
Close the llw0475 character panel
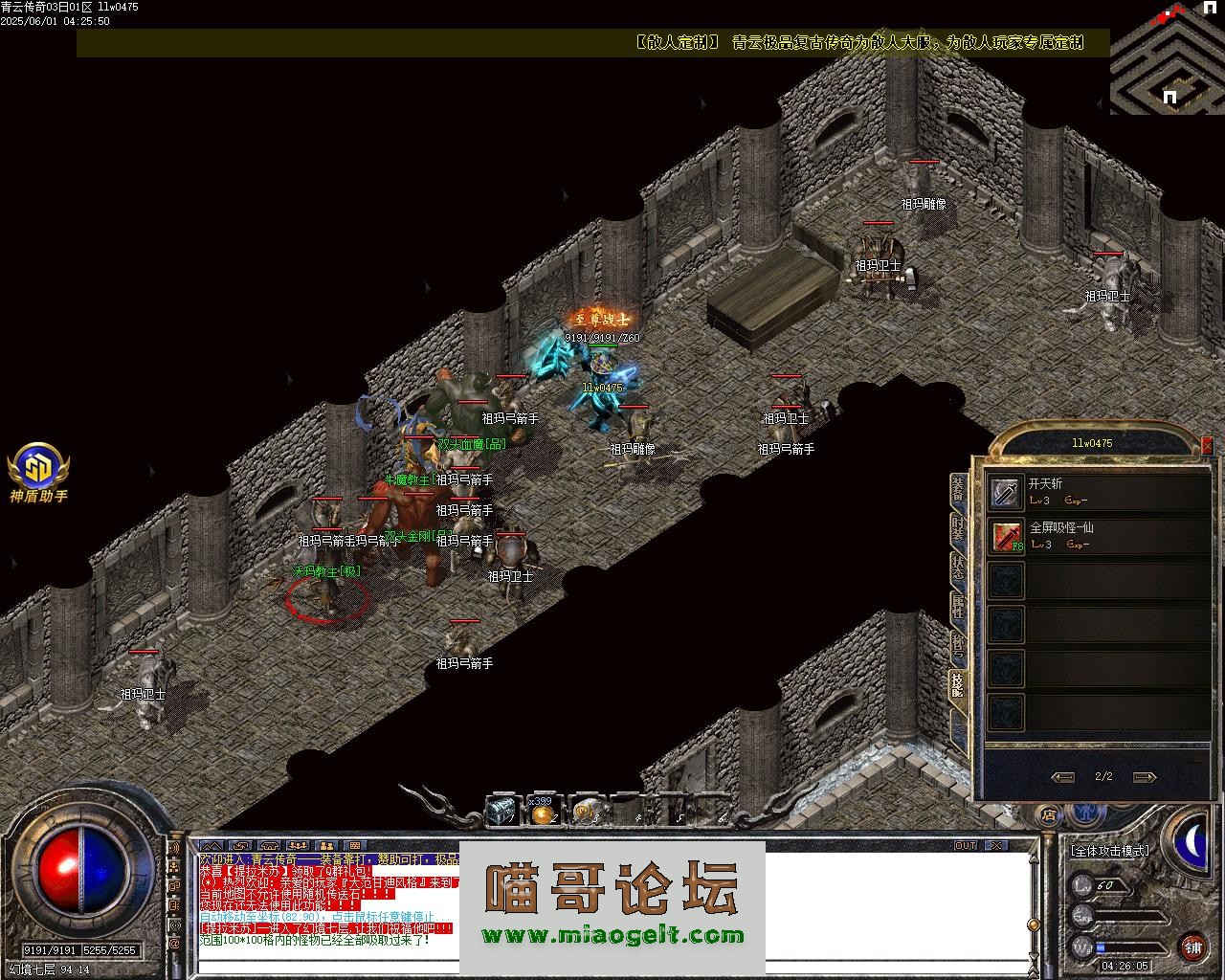tap(1206, 446)
